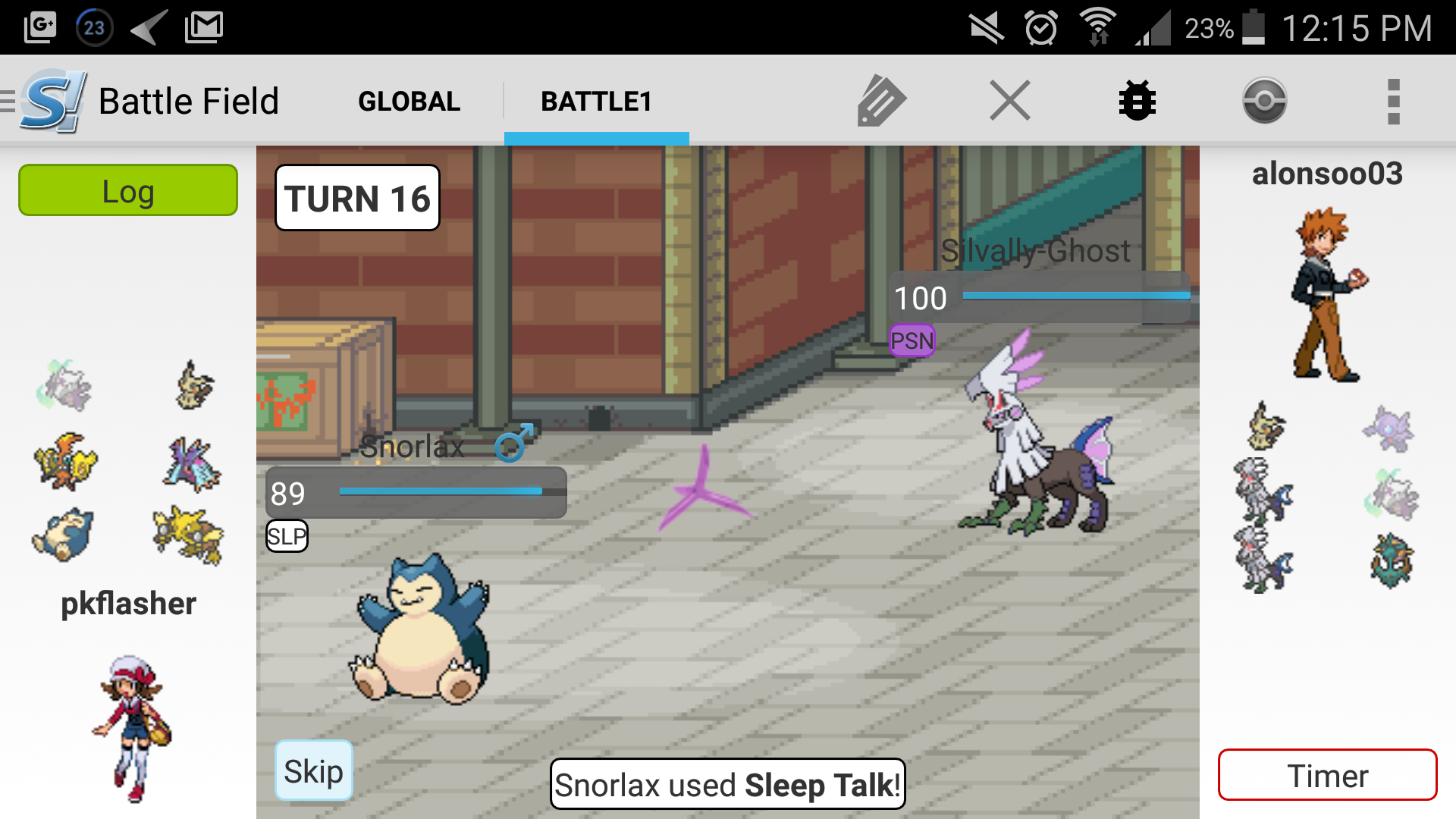Viewport: 1456px width, 819px height.
Task: Open the battle Log
Action: pos(128,190)
